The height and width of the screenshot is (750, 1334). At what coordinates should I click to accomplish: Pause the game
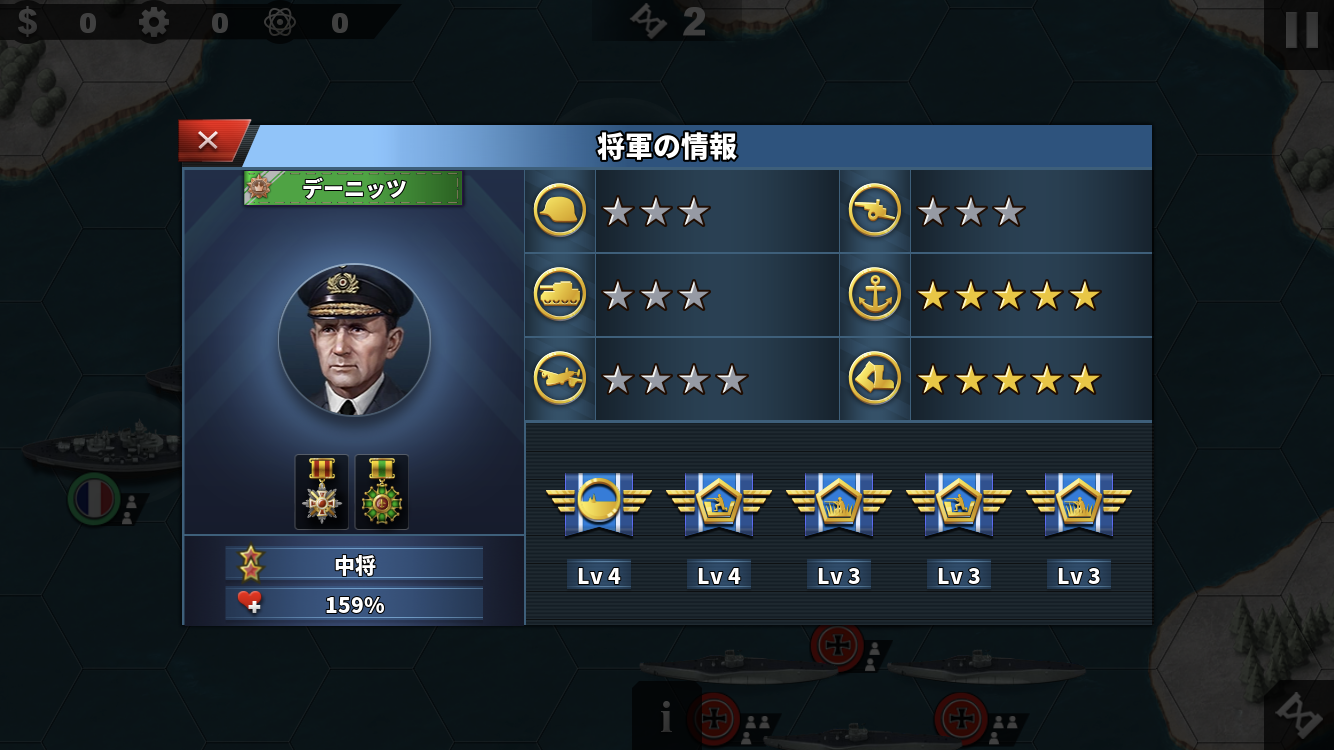tap(1301, 30)
